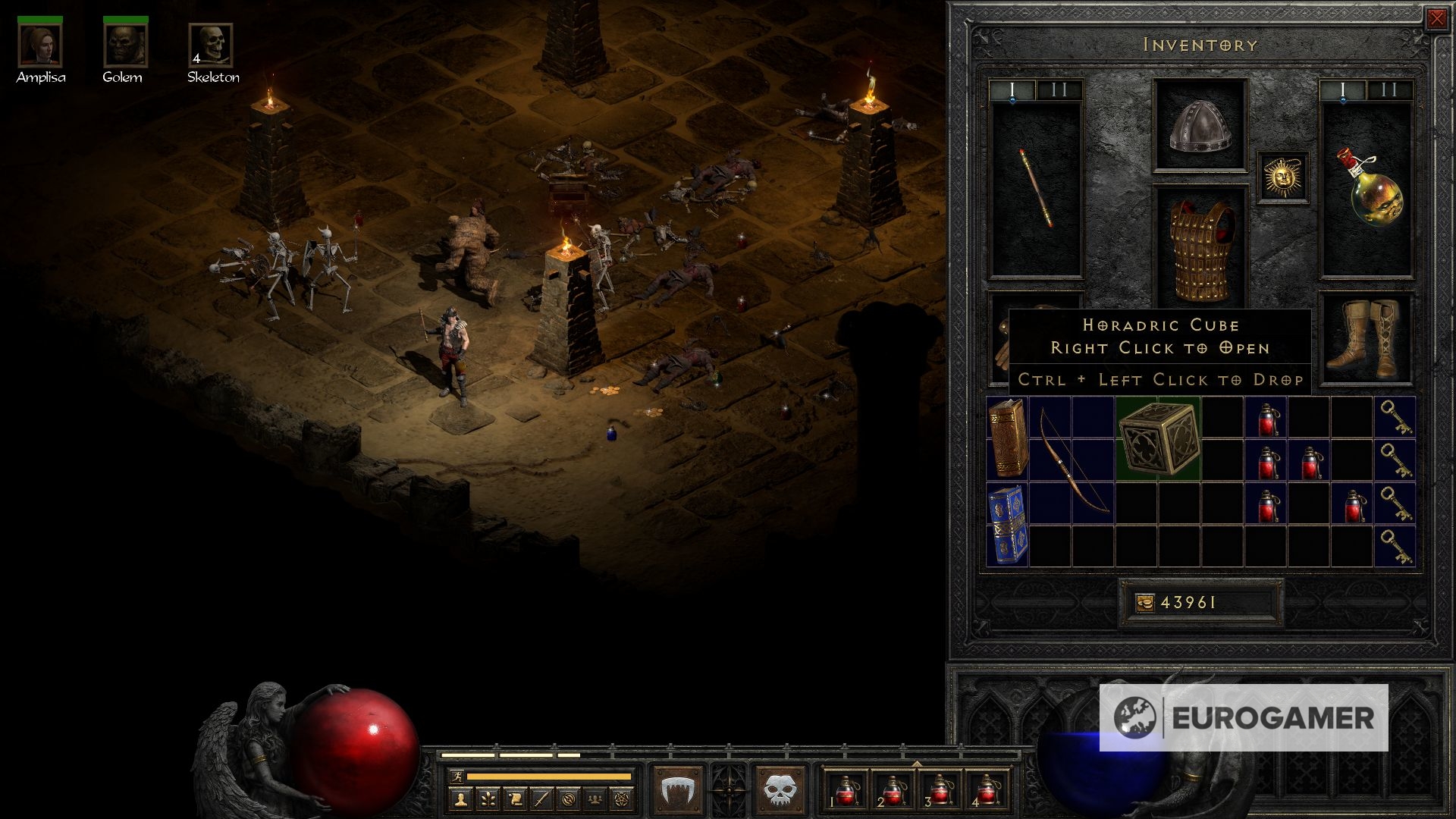Pick up the bow from the inventory grid
Image resolution: width=1456 pixels, height=819 pixels.
[1072, 460]
